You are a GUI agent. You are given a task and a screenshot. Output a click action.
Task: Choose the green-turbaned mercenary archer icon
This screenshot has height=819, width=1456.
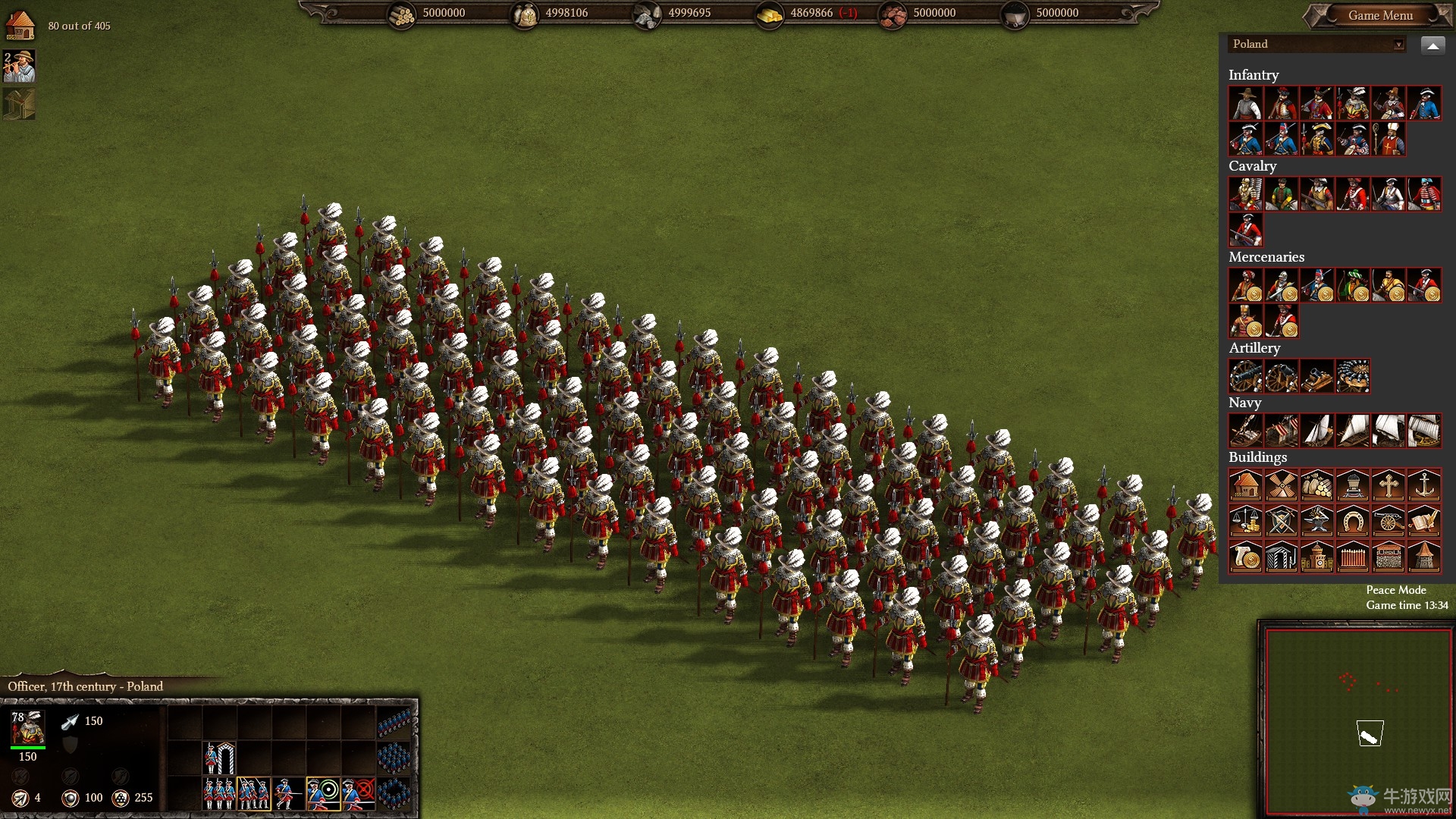[1354, 286]
